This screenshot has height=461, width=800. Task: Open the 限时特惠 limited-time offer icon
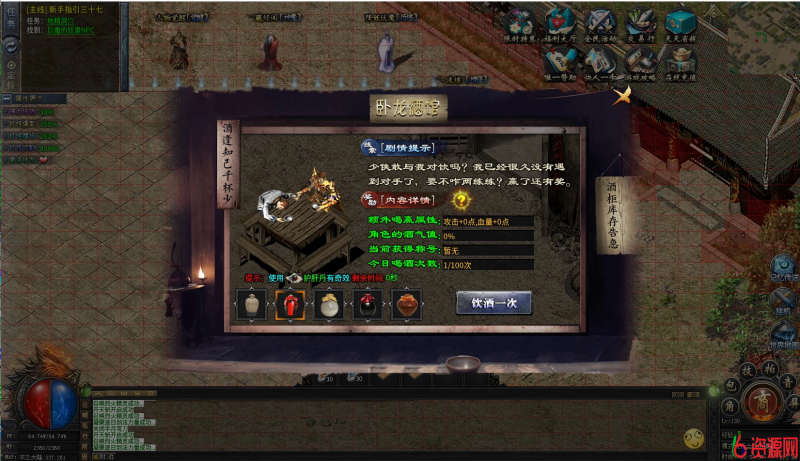point(520,24)
